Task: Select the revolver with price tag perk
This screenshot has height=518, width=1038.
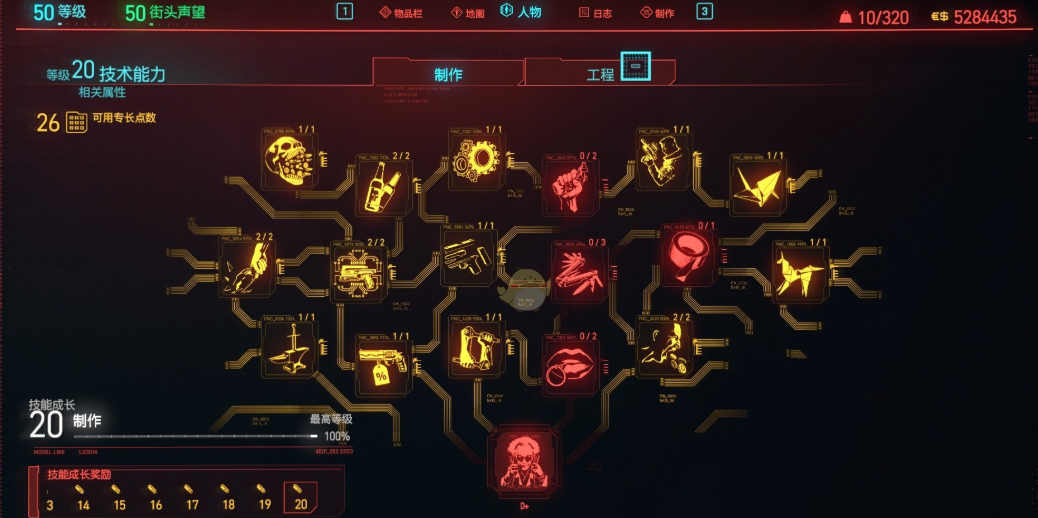Action: pyautogui.click(x=384, y=365)
